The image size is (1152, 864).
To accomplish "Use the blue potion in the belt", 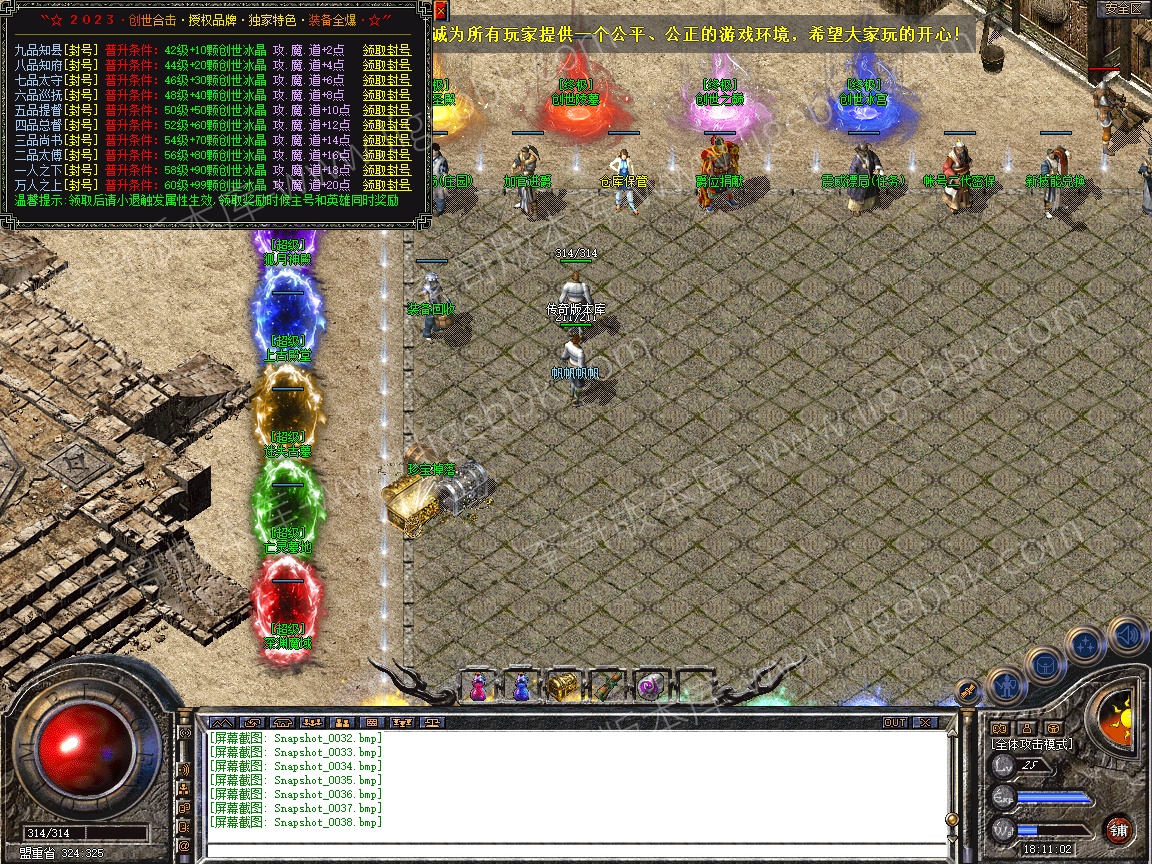I will (521, 686).
